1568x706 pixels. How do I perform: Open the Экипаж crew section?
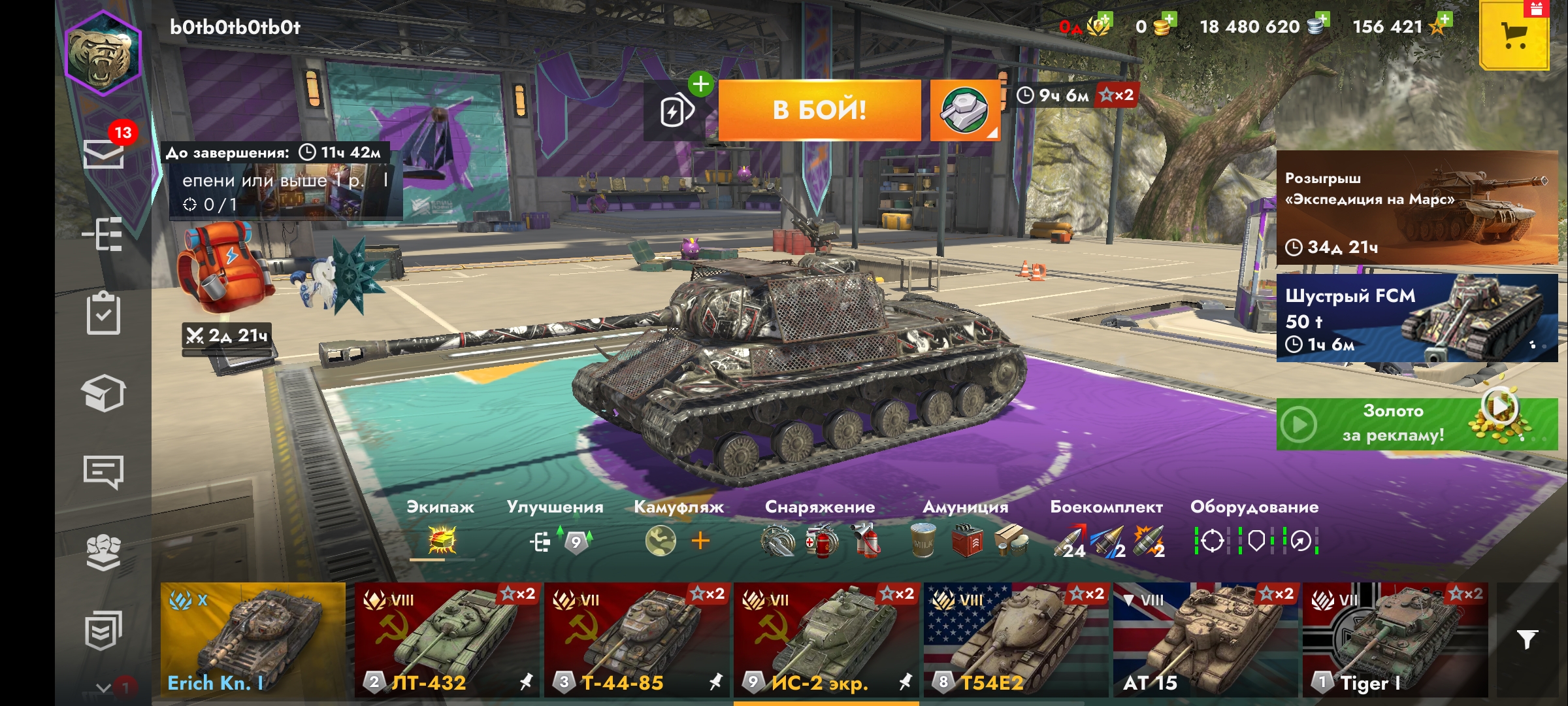[x=441, y=531]
